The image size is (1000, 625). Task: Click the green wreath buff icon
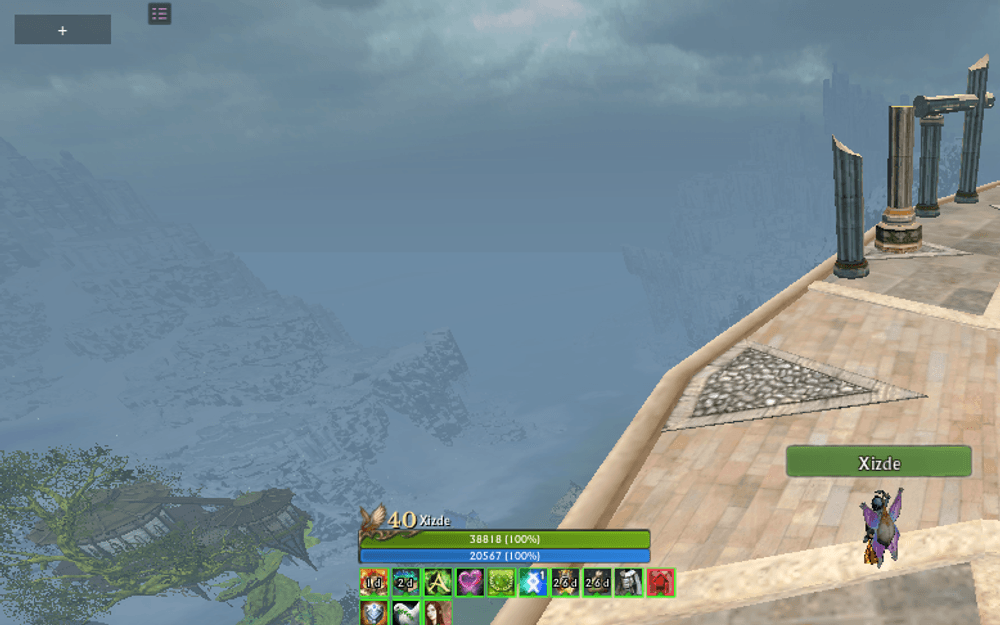501,582
